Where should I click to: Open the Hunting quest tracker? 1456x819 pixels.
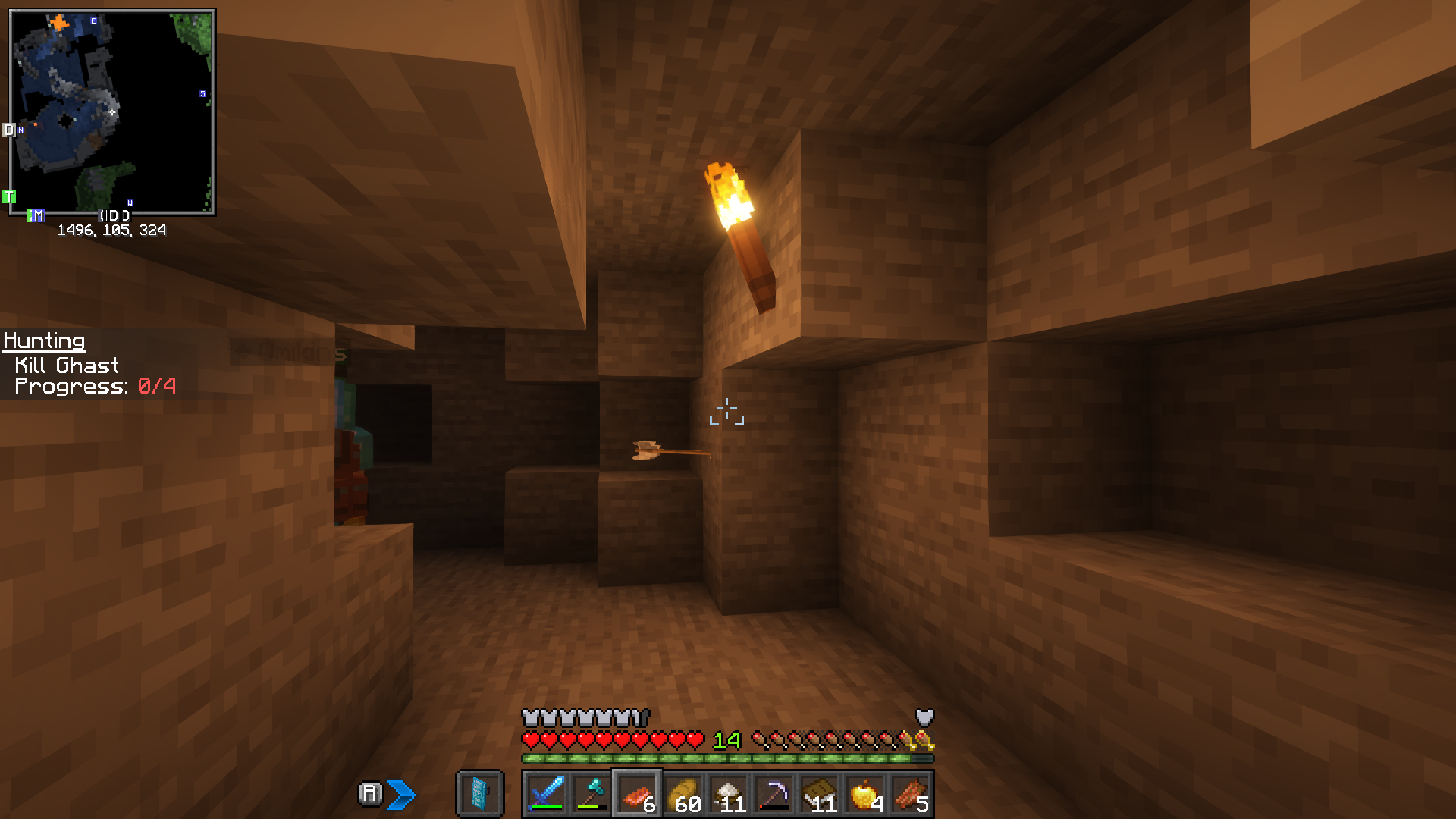coord(44,341)
